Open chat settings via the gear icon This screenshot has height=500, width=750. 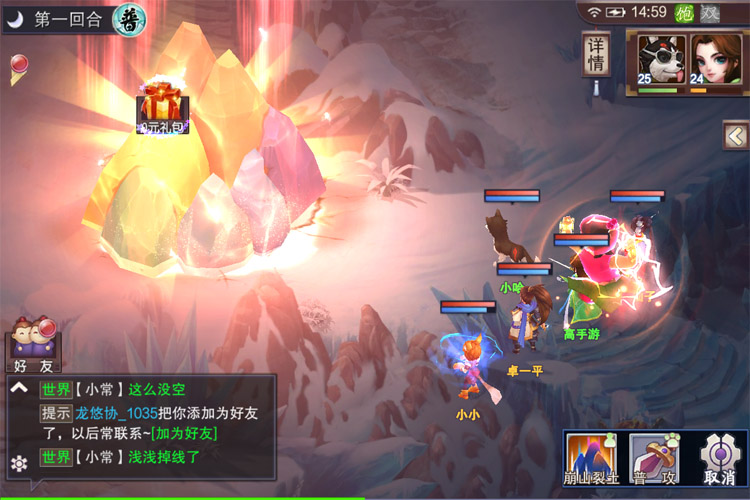[x=18, y=462]
